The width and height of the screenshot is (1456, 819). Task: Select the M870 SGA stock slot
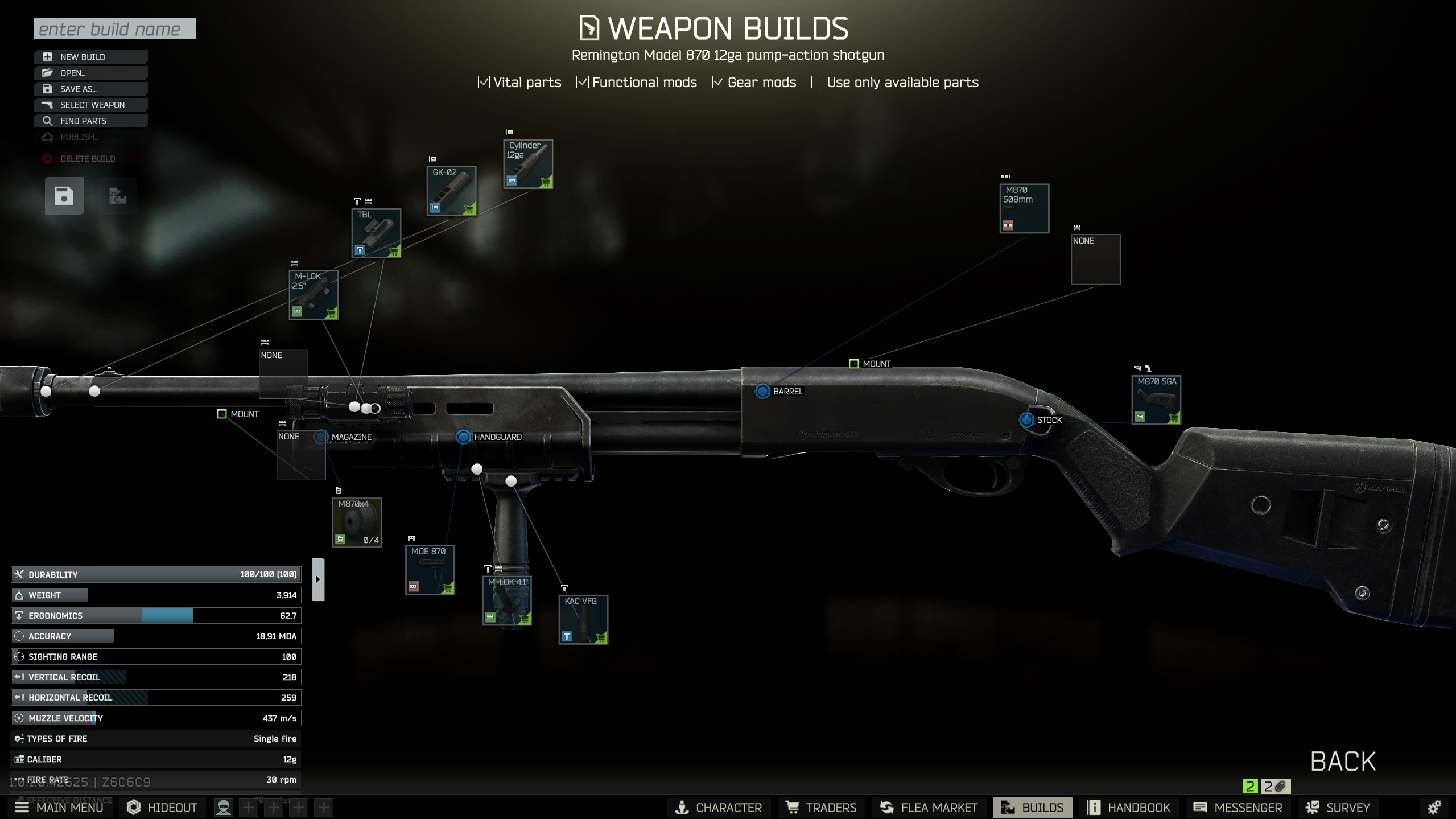point(1156,400)
